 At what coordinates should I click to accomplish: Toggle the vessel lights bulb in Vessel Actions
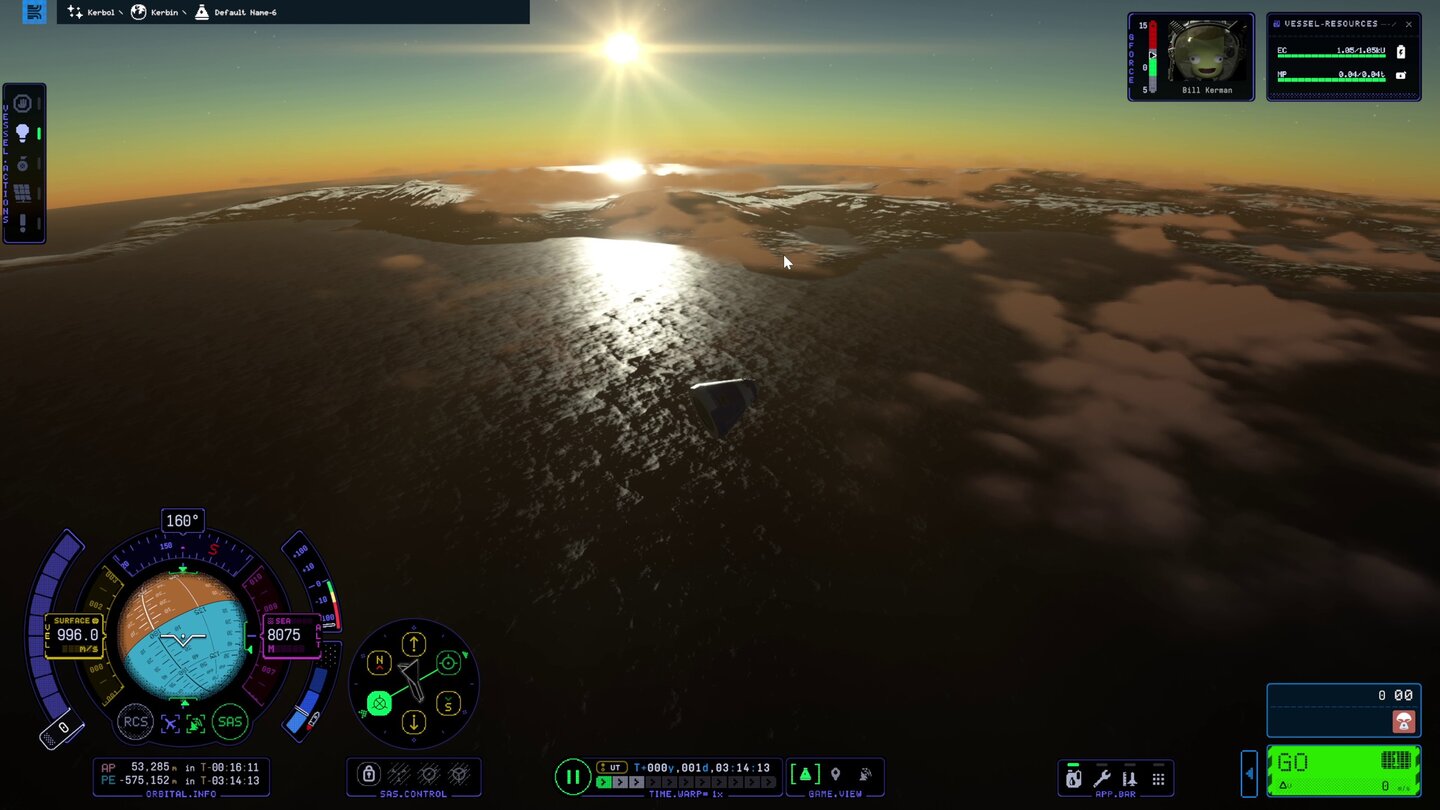click(x=22, y=131)
